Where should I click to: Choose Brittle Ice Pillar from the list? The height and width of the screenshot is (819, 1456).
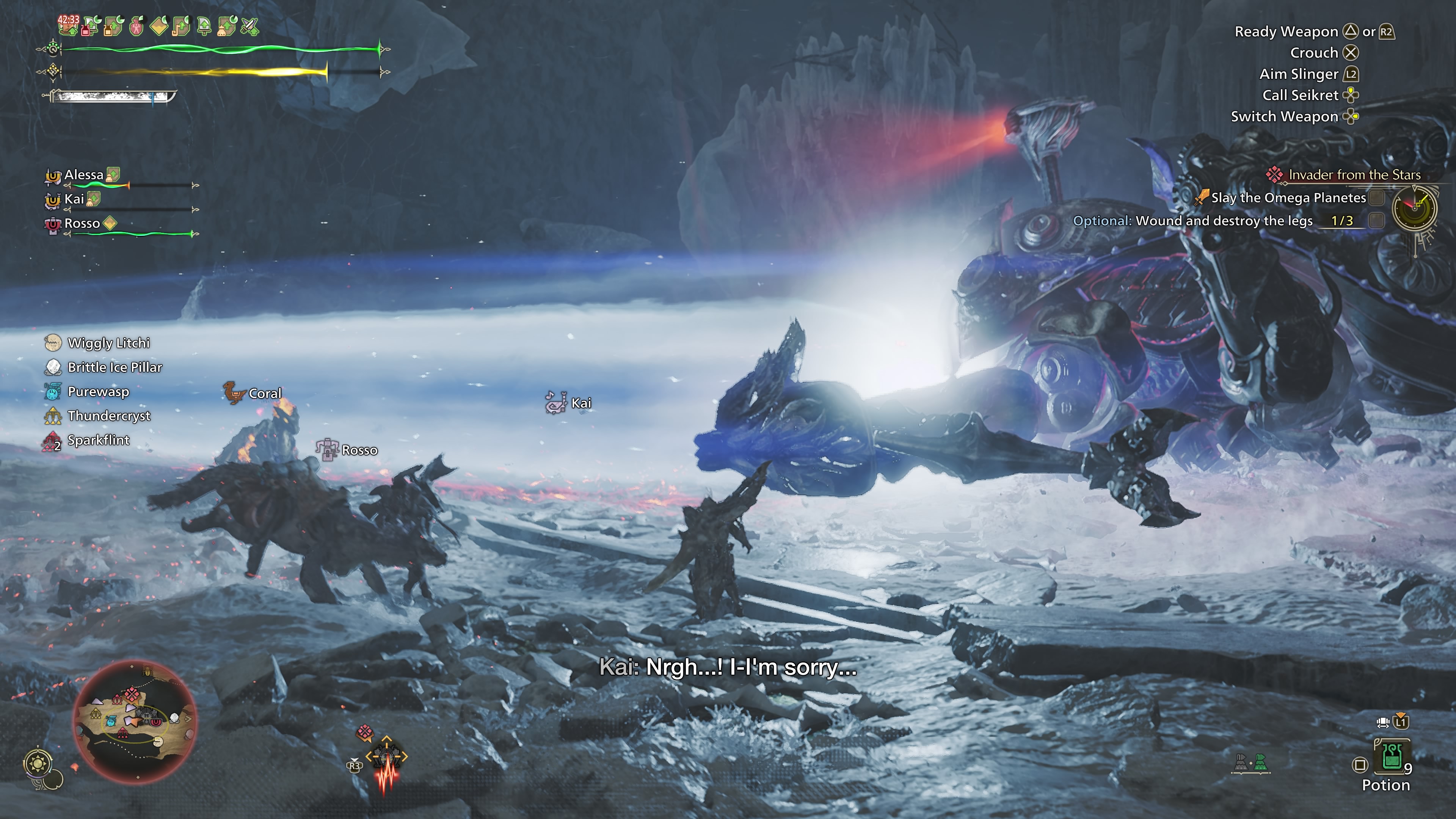coord(115,367)
